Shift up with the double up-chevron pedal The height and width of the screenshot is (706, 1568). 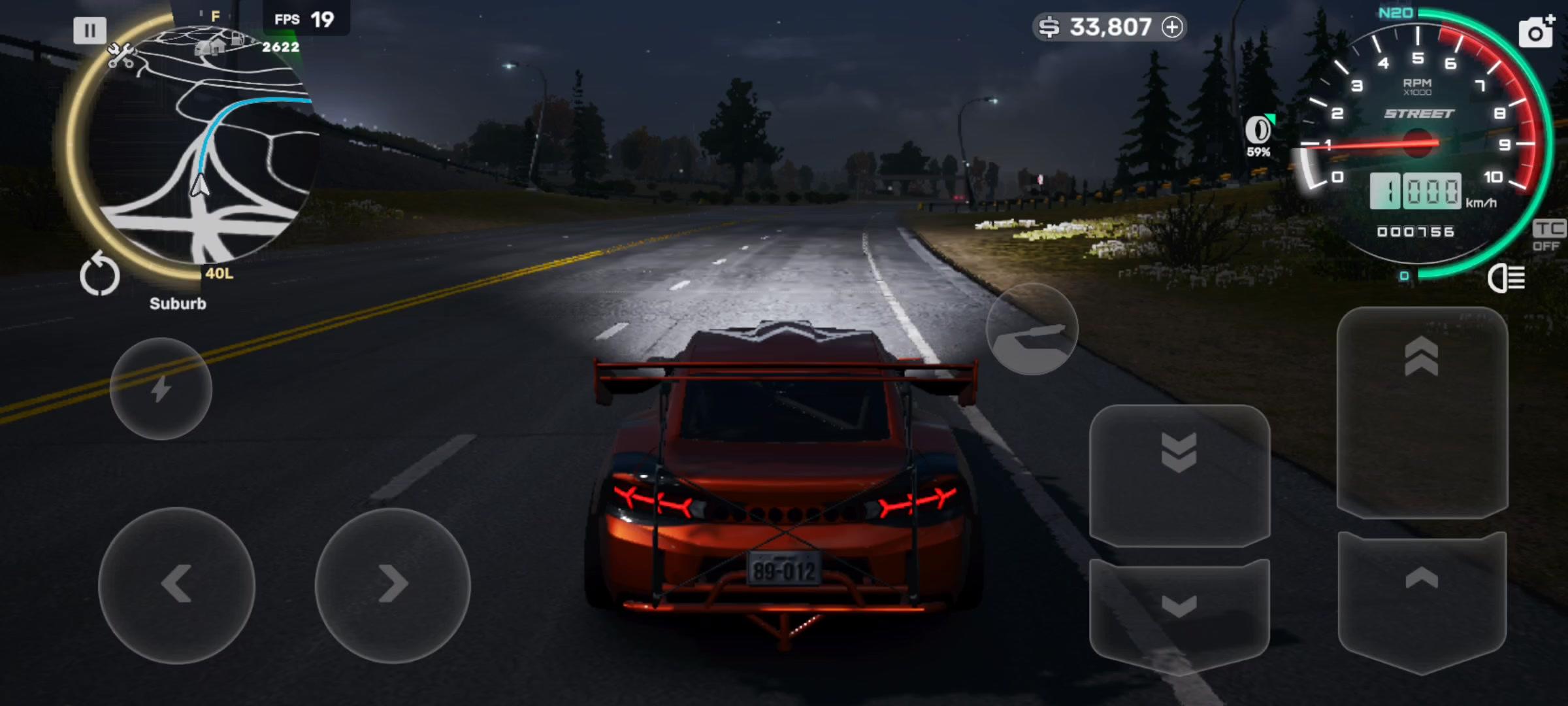coord(1422,412)
